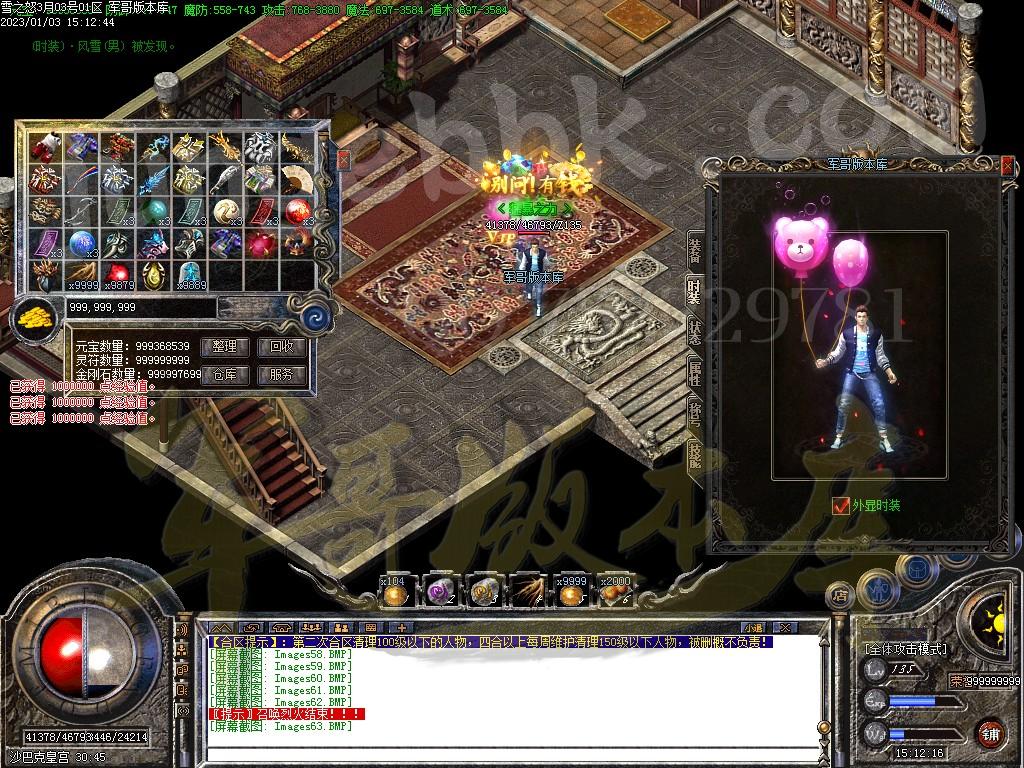The width and height of the screenshot is (1024, 768).
Task: Open the 回收 recycle function
Action: click(282, 347)
